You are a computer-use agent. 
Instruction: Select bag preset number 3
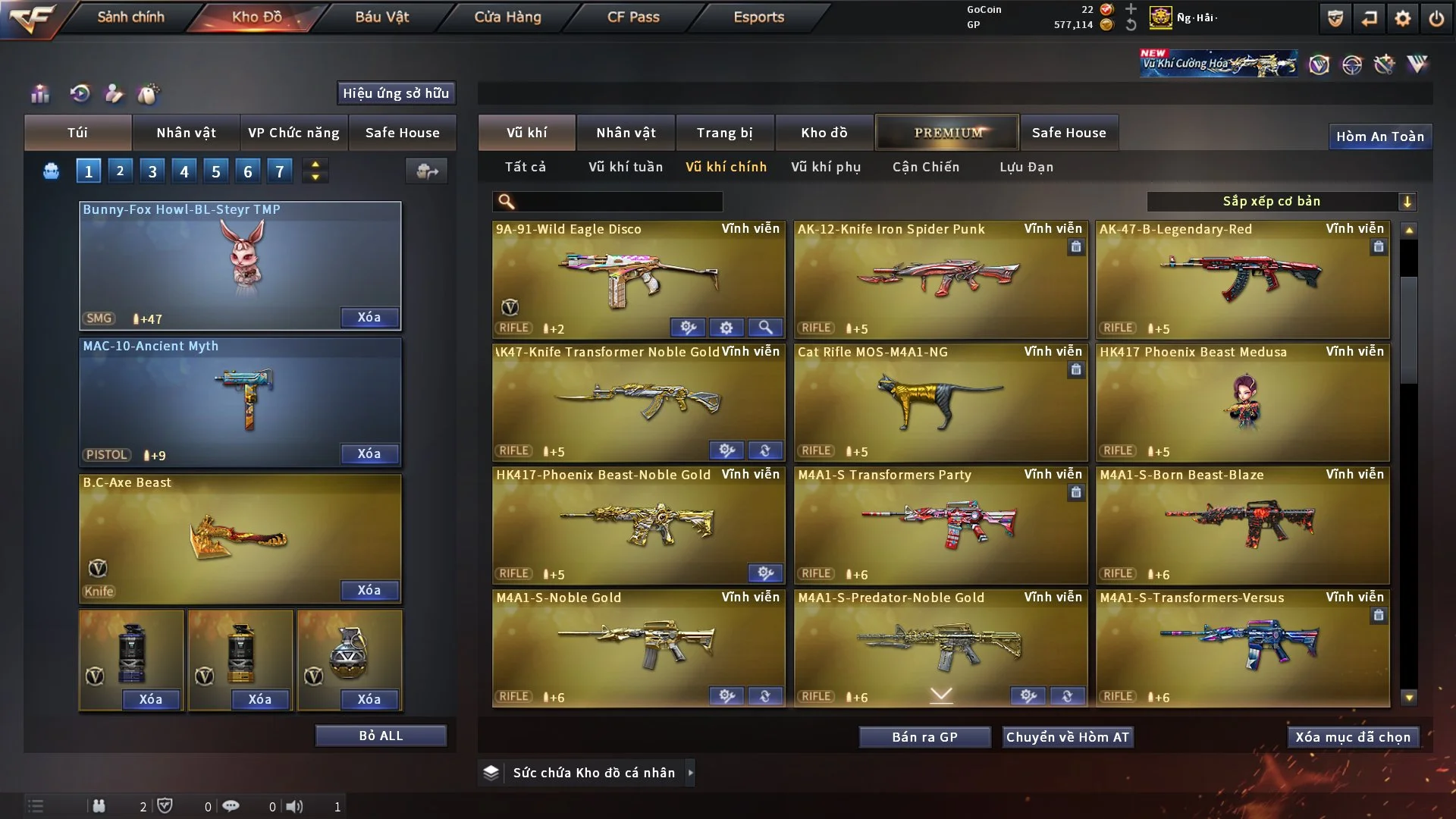(152, 171)
